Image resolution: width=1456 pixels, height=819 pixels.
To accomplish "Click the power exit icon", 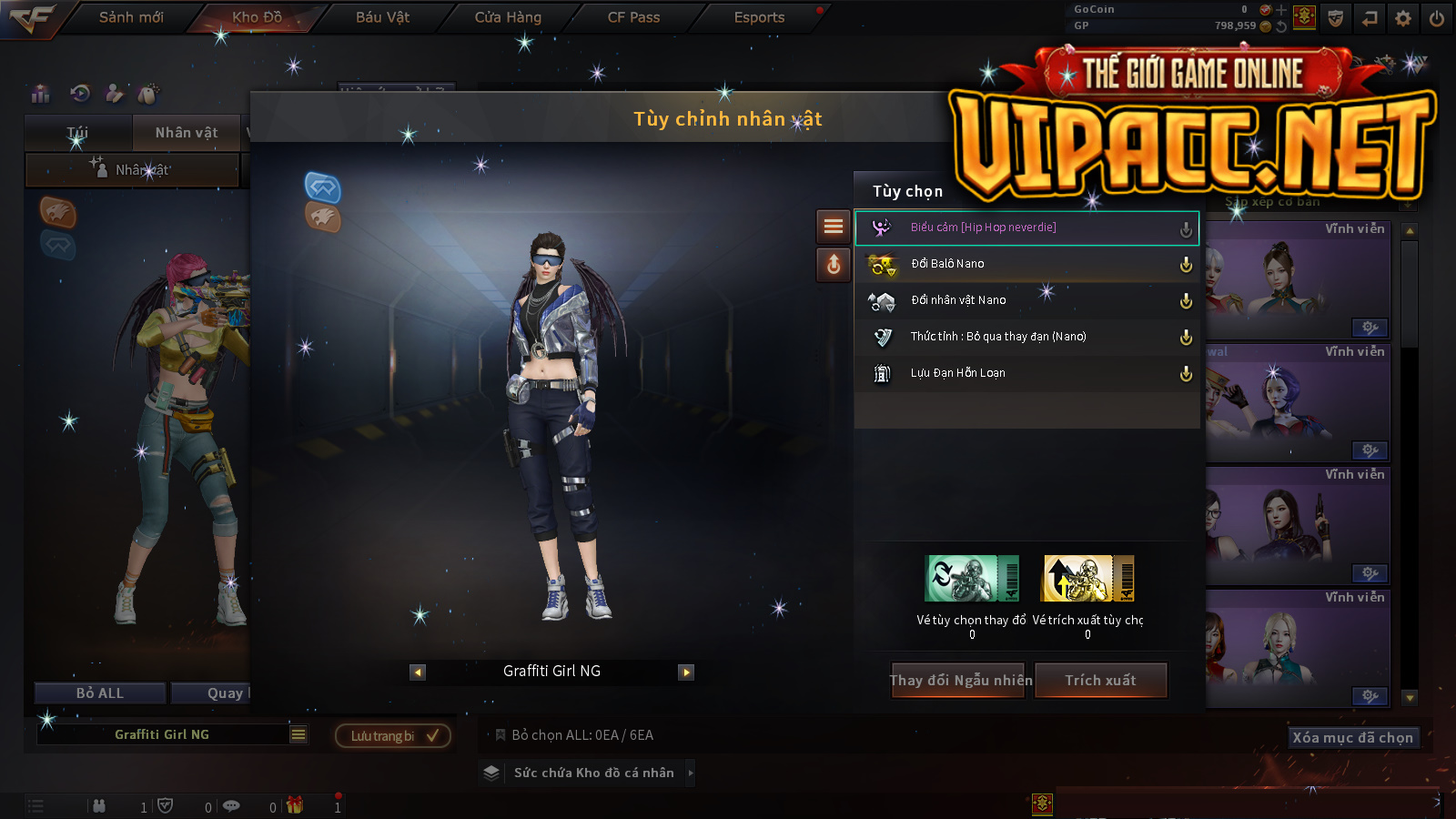I will (1437, 18).
